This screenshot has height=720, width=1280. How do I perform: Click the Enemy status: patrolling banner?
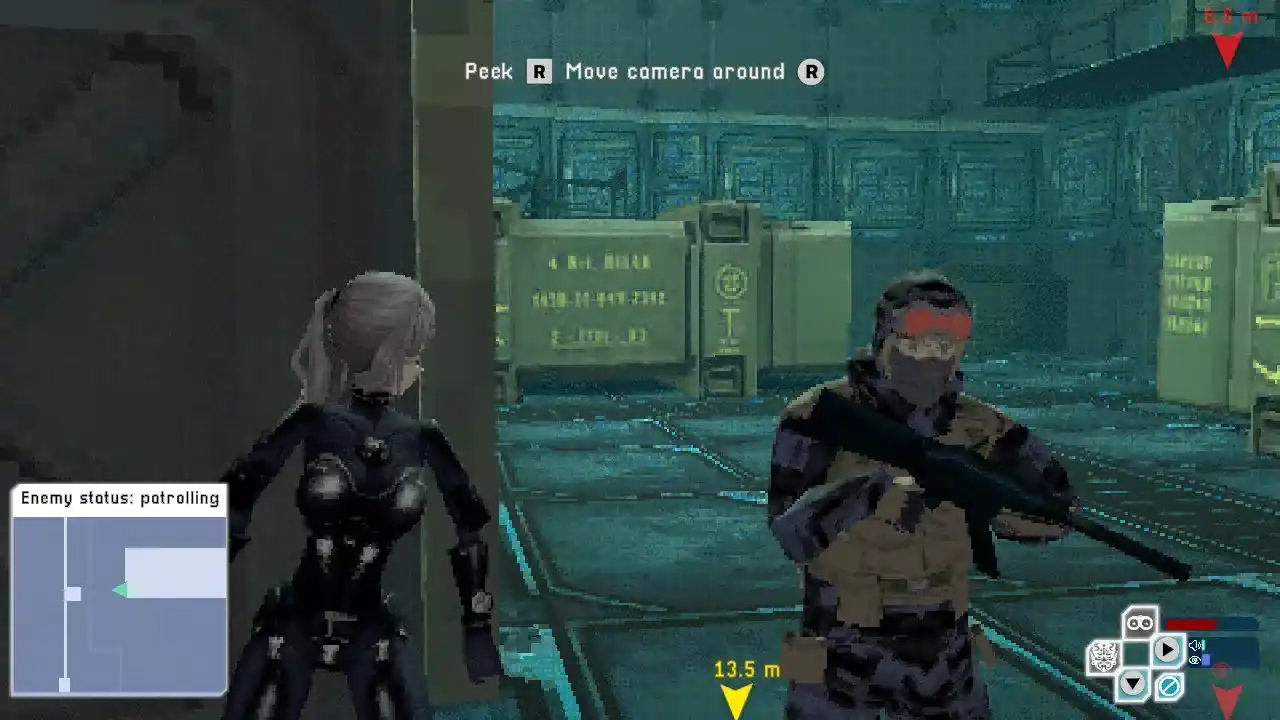point(119,497)
